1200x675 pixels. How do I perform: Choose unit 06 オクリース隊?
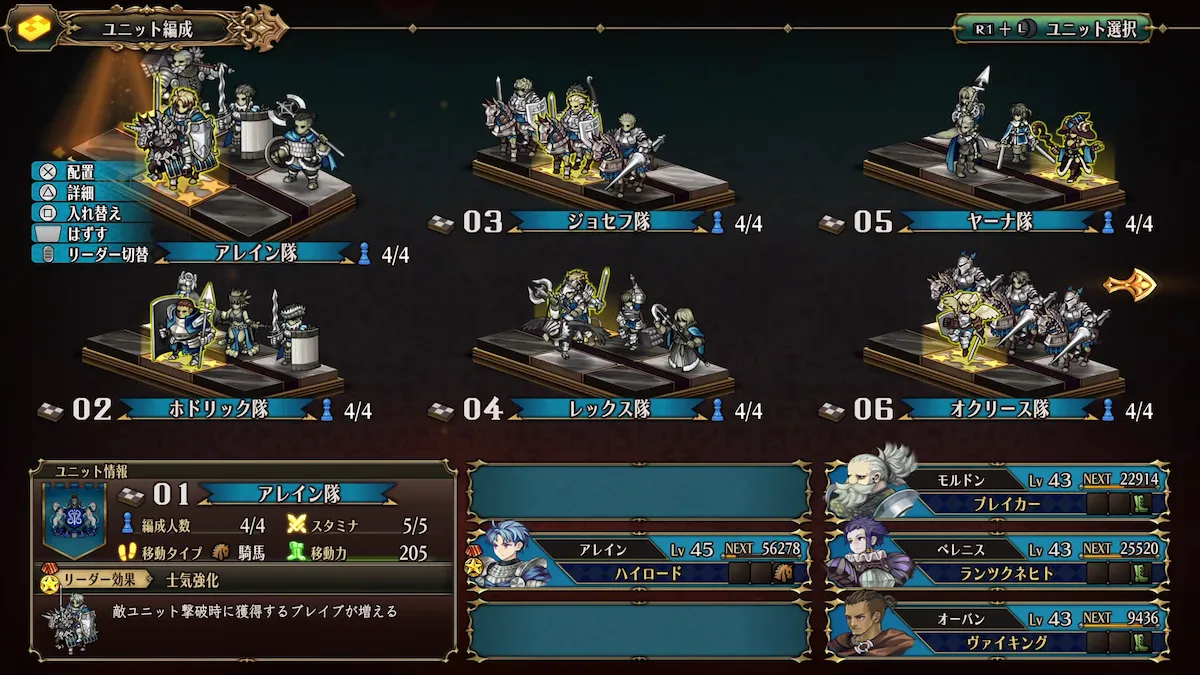[998, 409]
